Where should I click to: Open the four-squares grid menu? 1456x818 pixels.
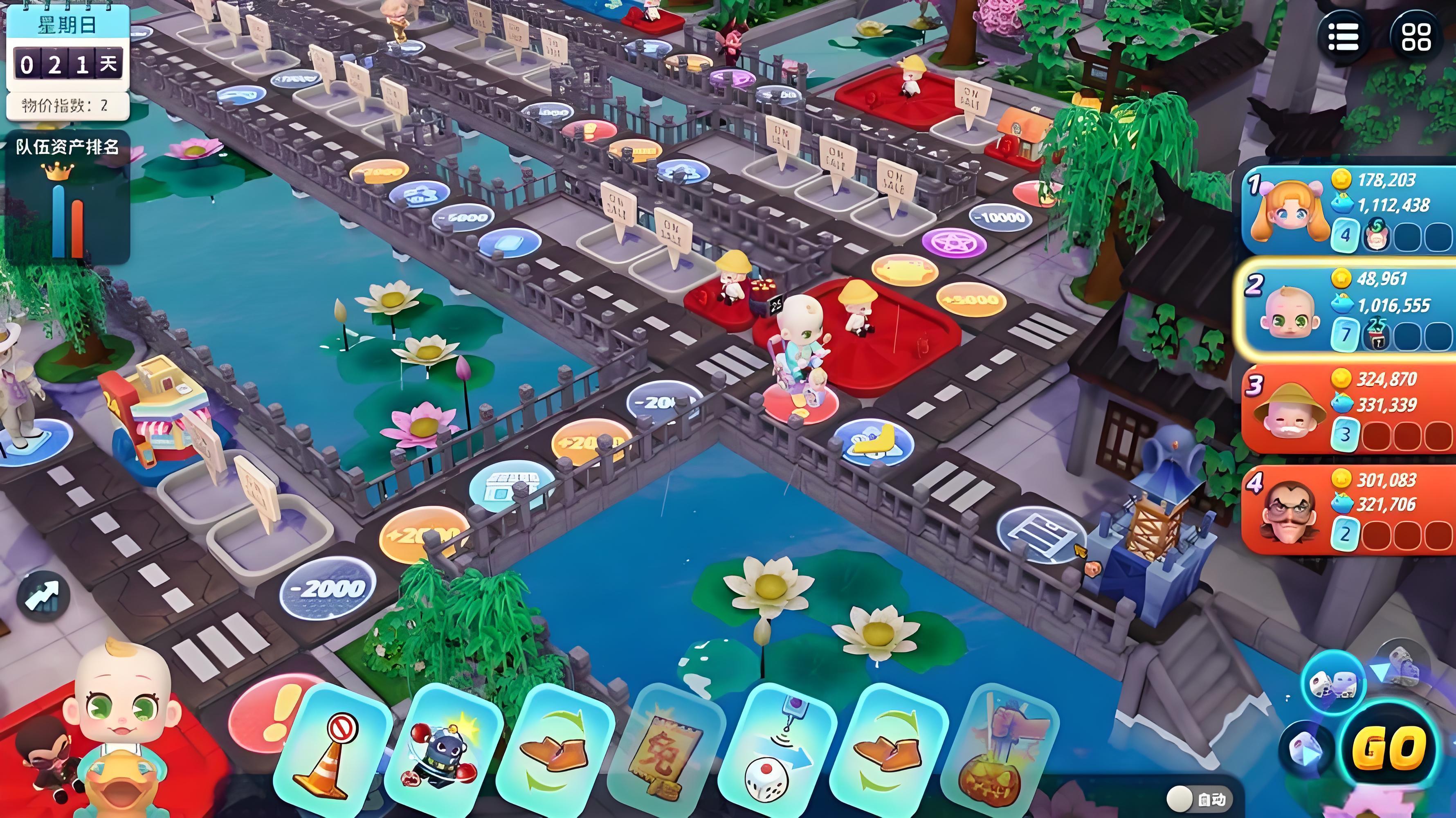tap(1415, 37)
